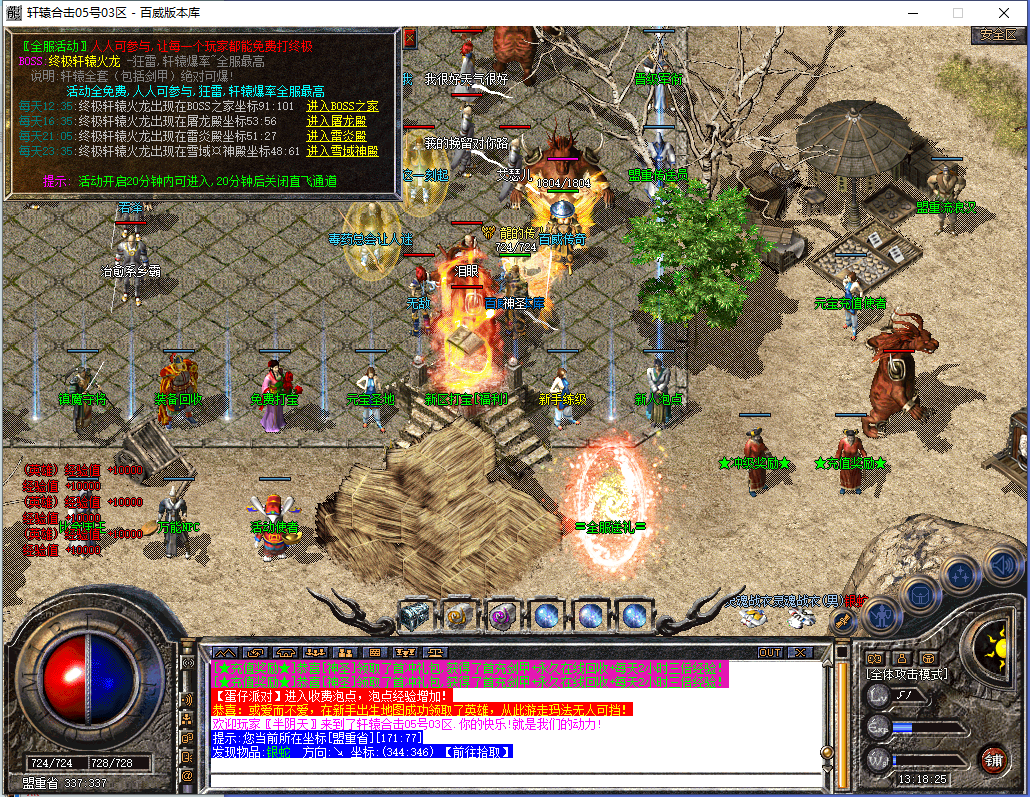Toggle the 全体攻击模式 attack mode label

(x=907, y=674)
